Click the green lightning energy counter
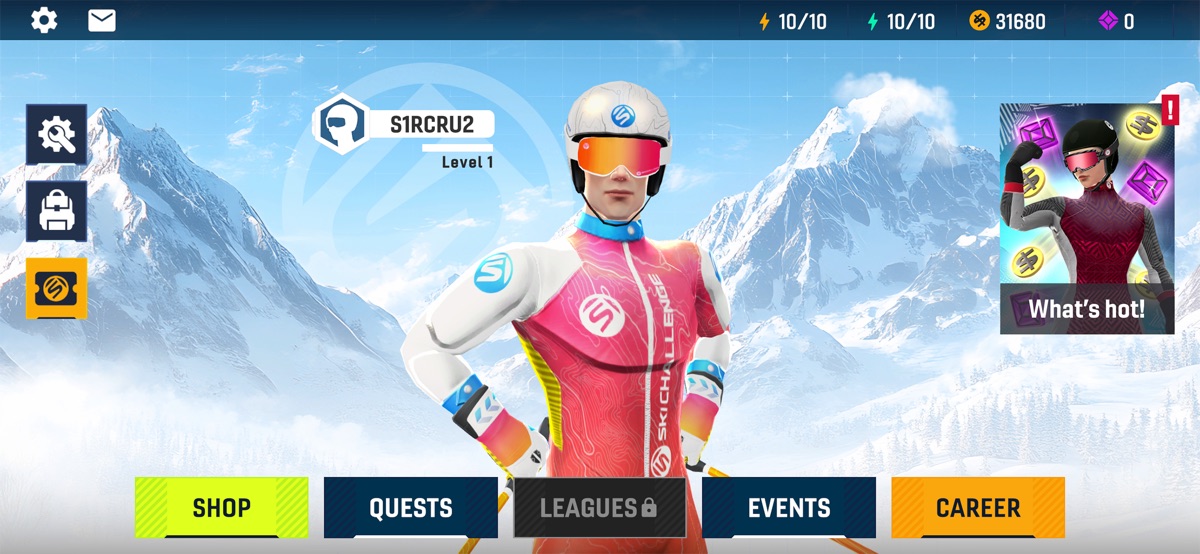 pyautogui.click(x=900, y=21)
